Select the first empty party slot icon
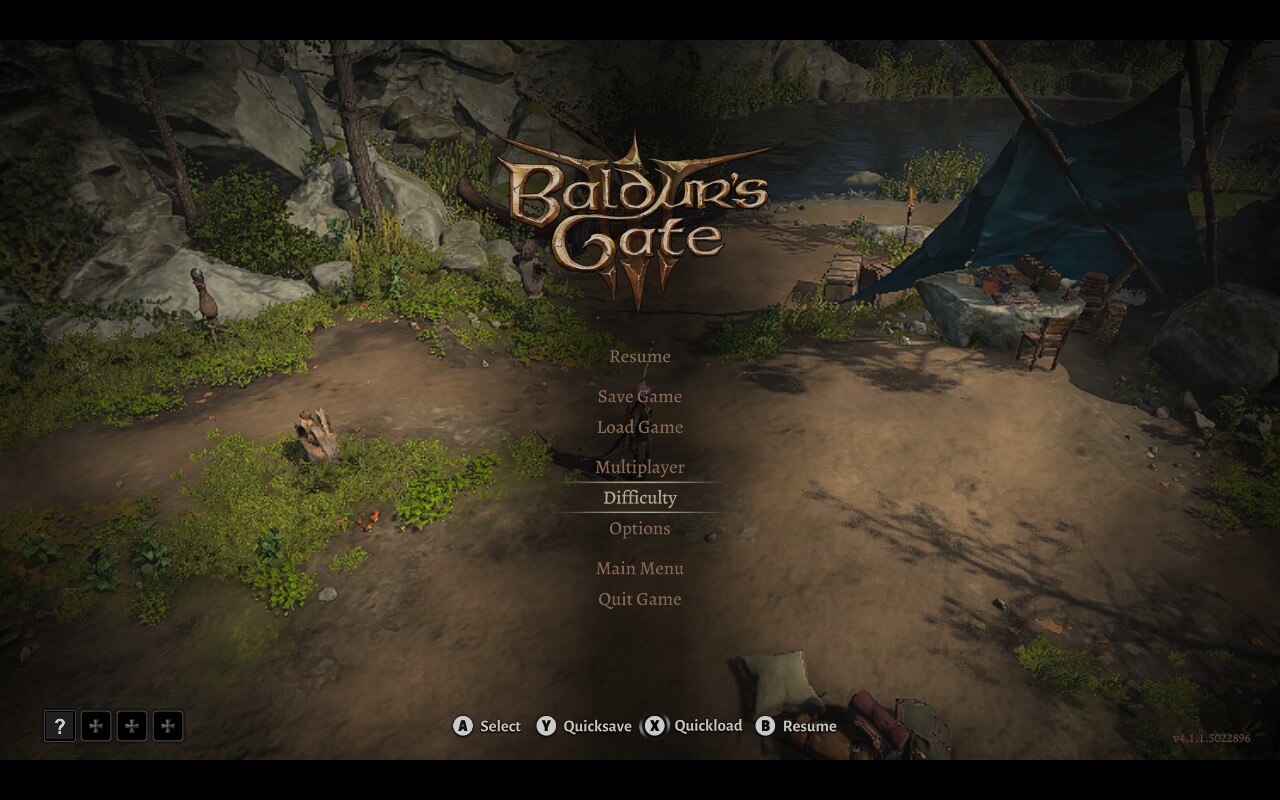 point(95,726)
